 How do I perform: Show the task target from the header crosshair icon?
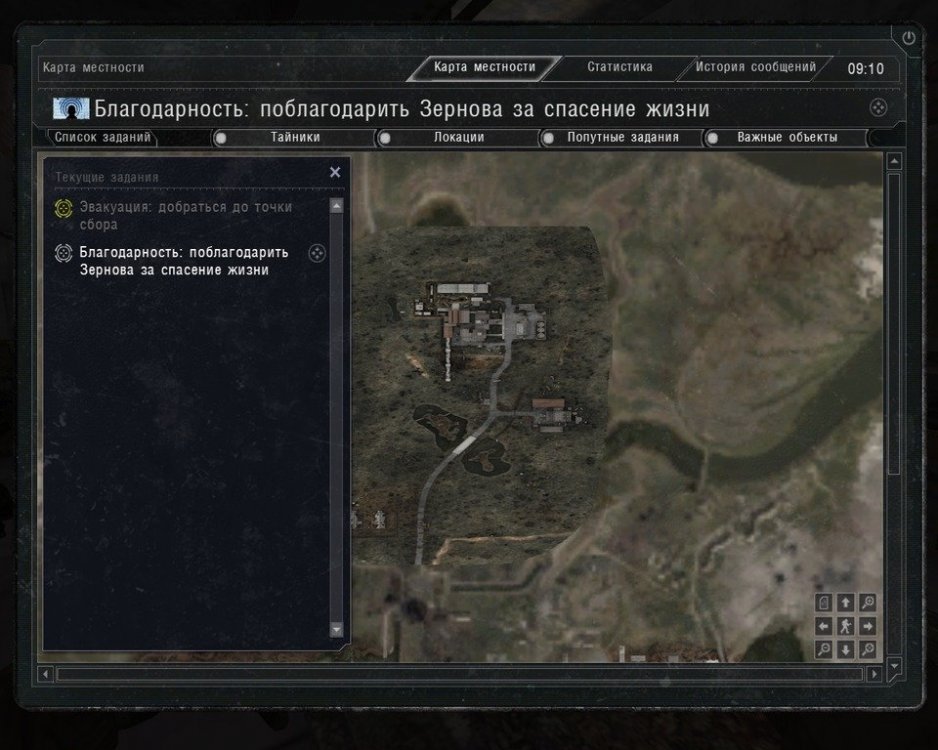pos(877,108)
